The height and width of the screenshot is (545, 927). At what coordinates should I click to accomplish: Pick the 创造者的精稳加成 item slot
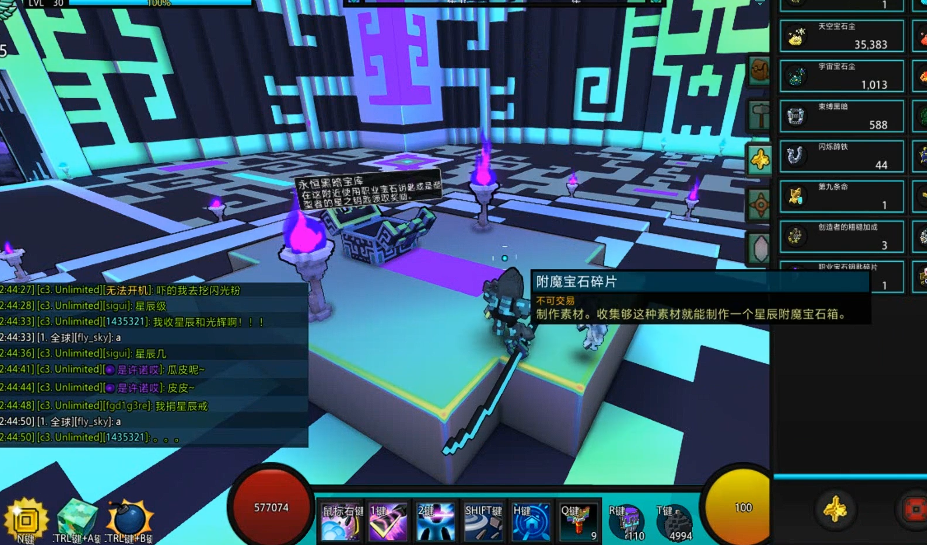coord(842,236)
